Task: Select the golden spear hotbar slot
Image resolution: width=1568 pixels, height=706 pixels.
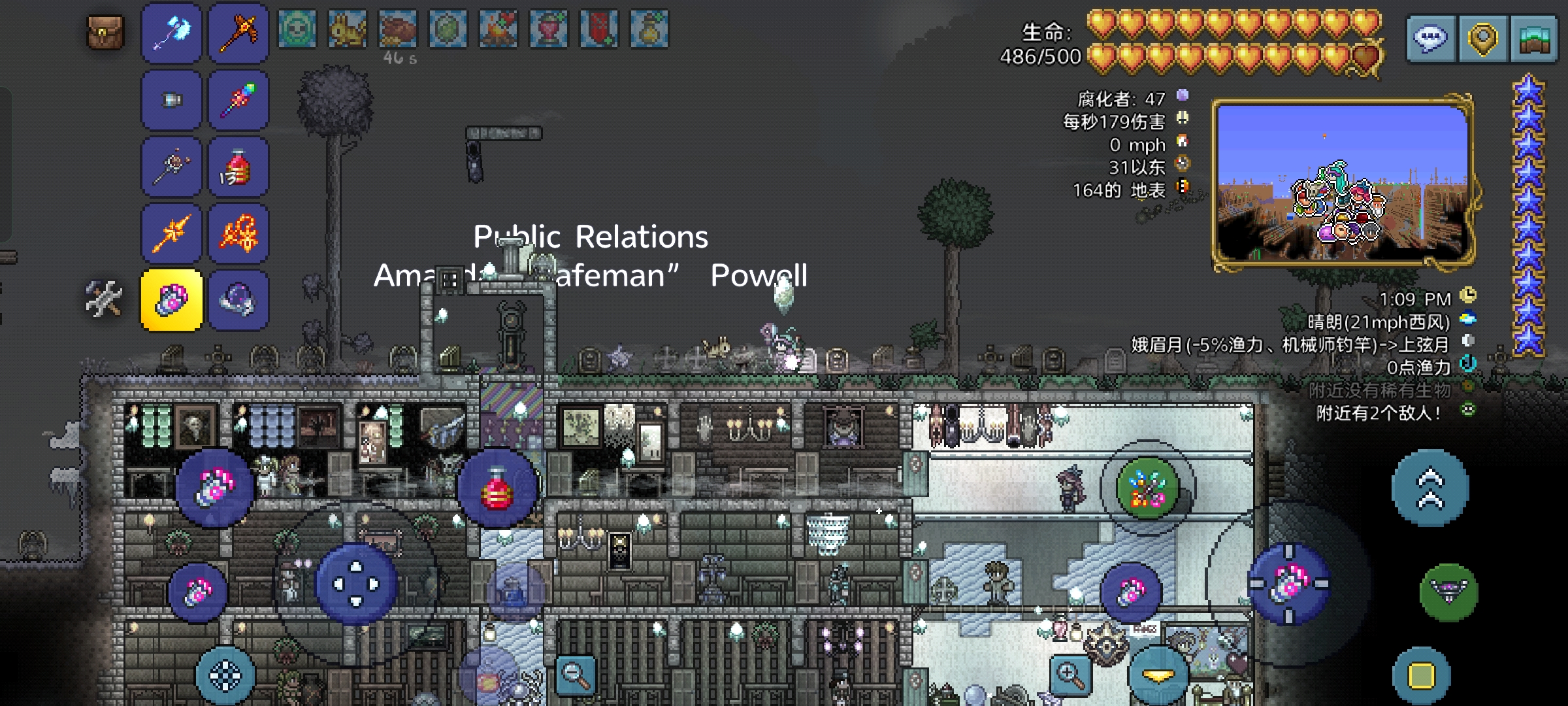Action: coord(172,234)
